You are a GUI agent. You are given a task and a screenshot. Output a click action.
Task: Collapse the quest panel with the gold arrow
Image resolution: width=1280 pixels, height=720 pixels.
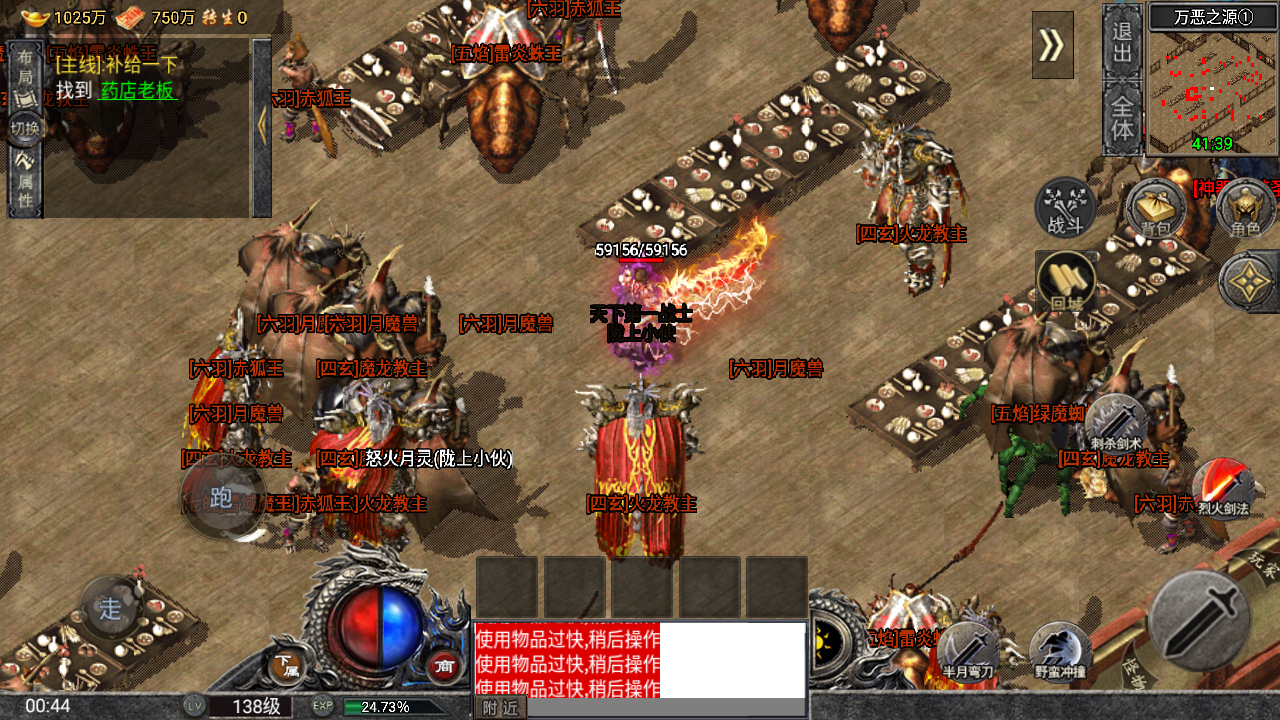point(262,127)
